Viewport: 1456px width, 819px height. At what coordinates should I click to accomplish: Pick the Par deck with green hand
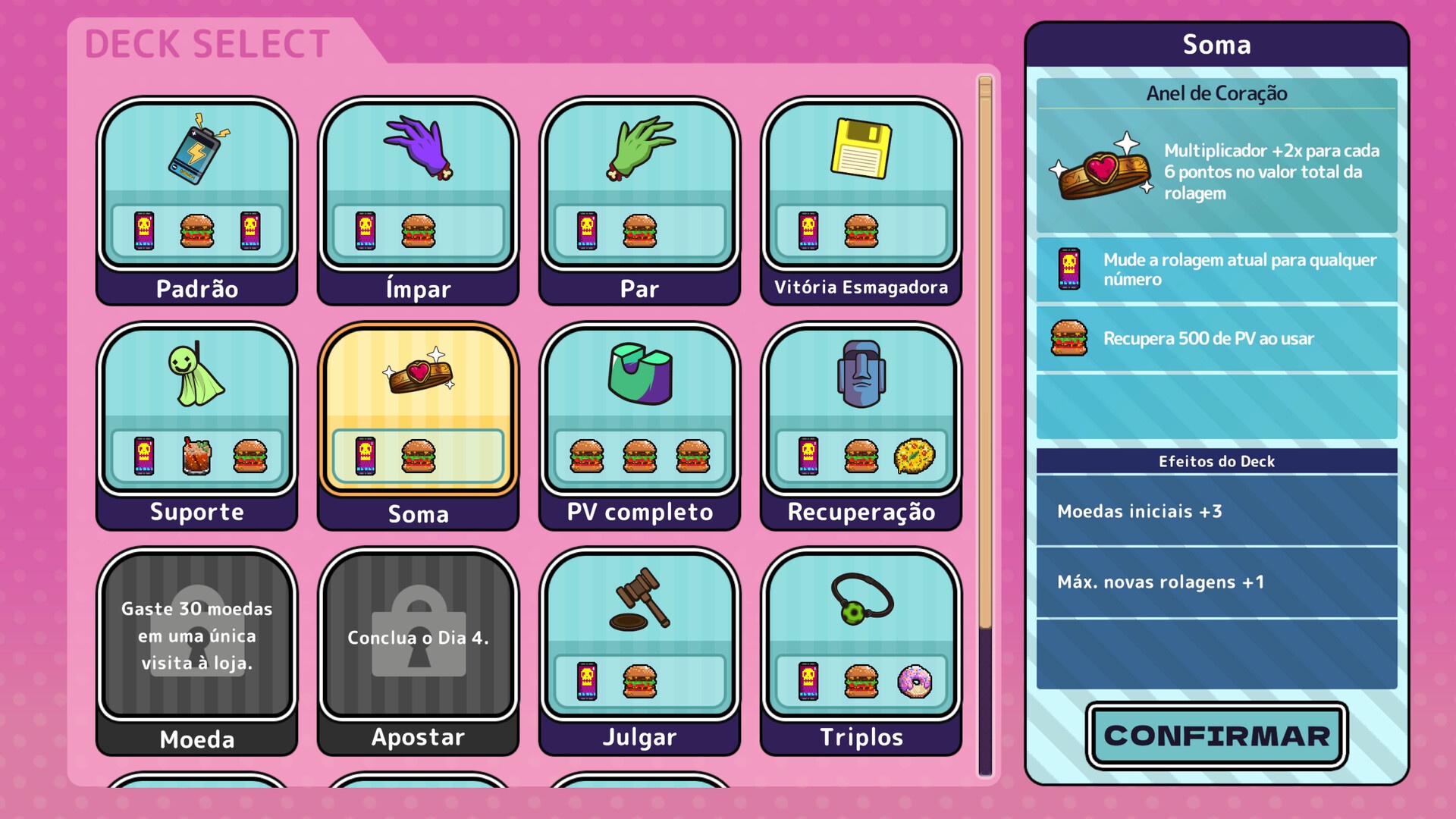tap(639, 201)
